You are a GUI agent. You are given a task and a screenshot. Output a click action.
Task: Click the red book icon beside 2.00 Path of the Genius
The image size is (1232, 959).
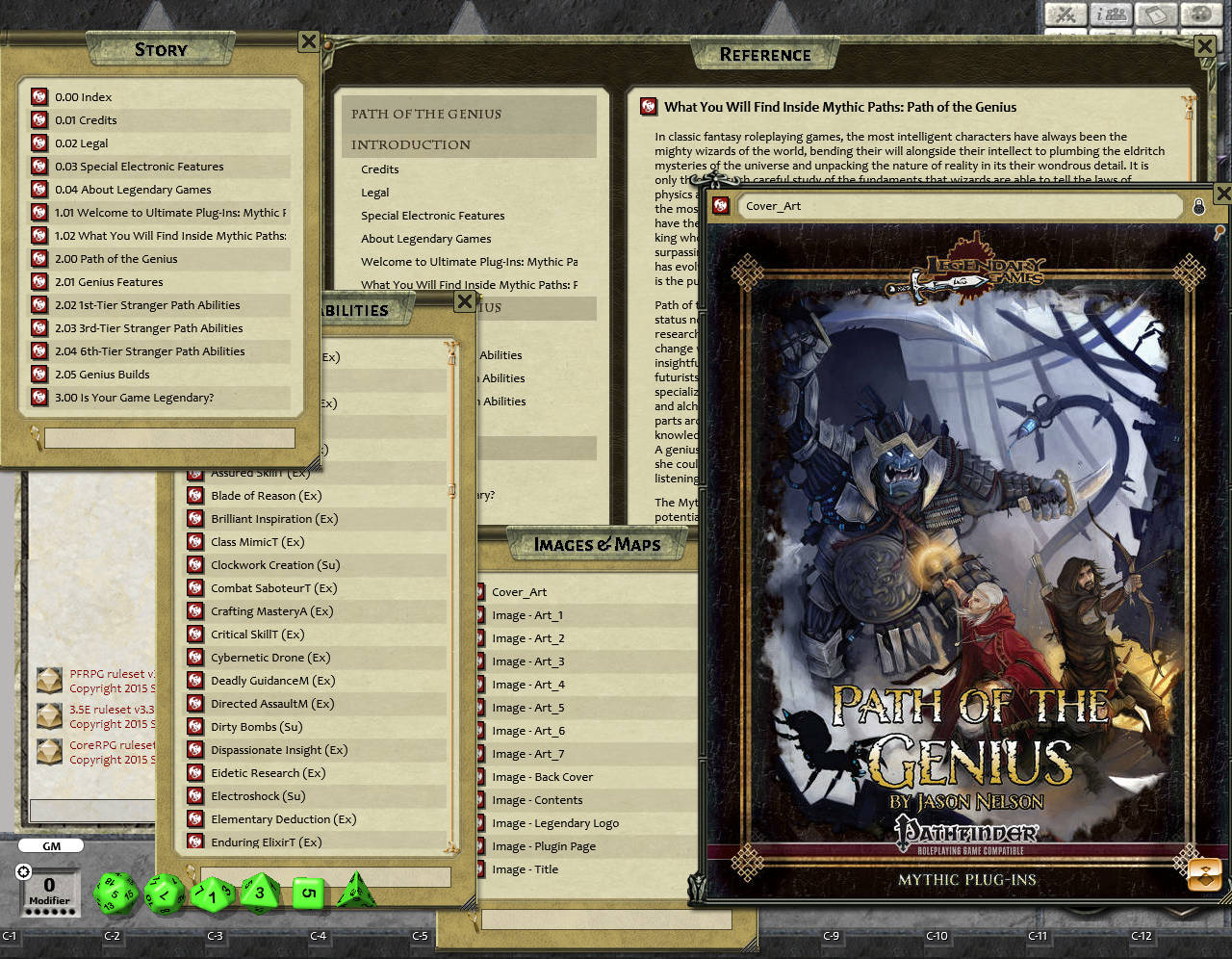pyautogui.click(x=38, y=258)
